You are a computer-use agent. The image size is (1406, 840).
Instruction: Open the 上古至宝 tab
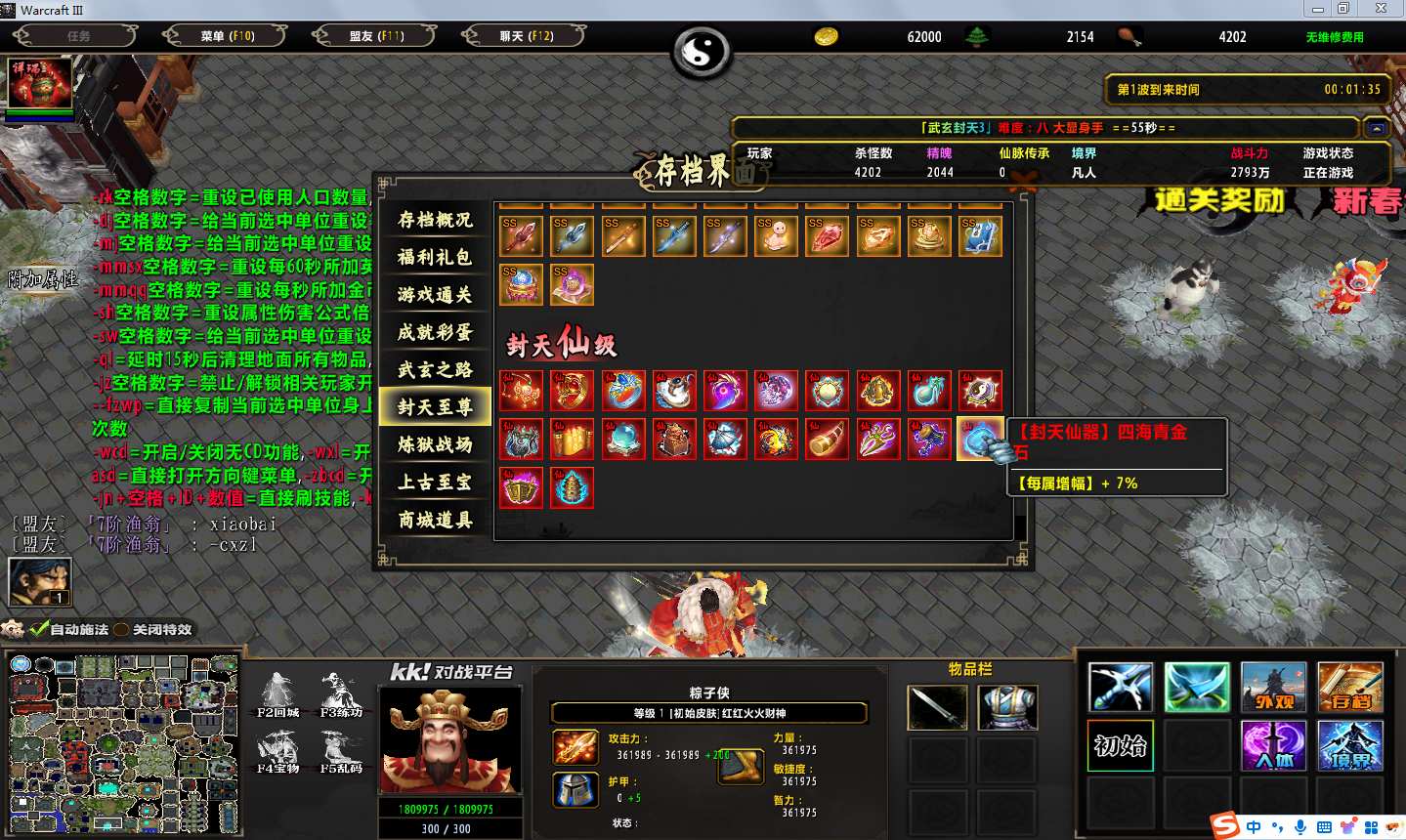tap(435, 482)
